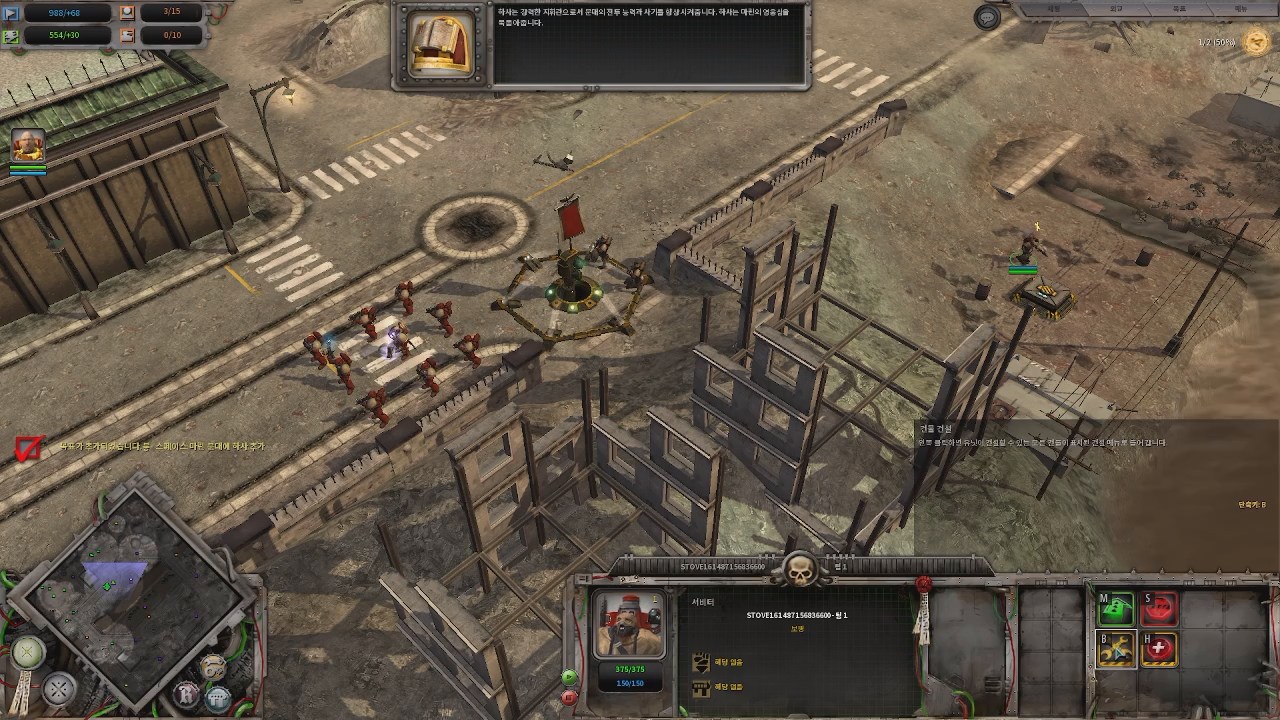Open the 목표 (Objectives) tab
The height and width of the screenshot is (720, 1280).
[x=1178, y=8]
